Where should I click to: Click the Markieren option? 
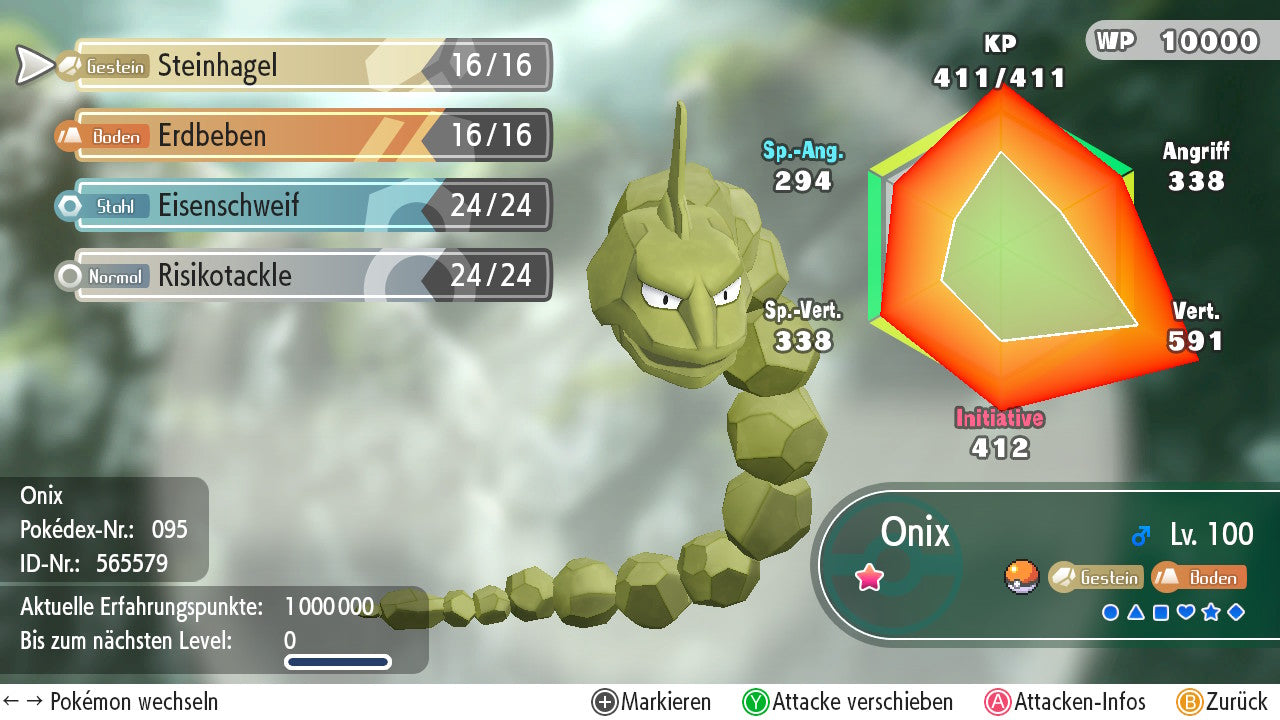[x=652, y=702]
